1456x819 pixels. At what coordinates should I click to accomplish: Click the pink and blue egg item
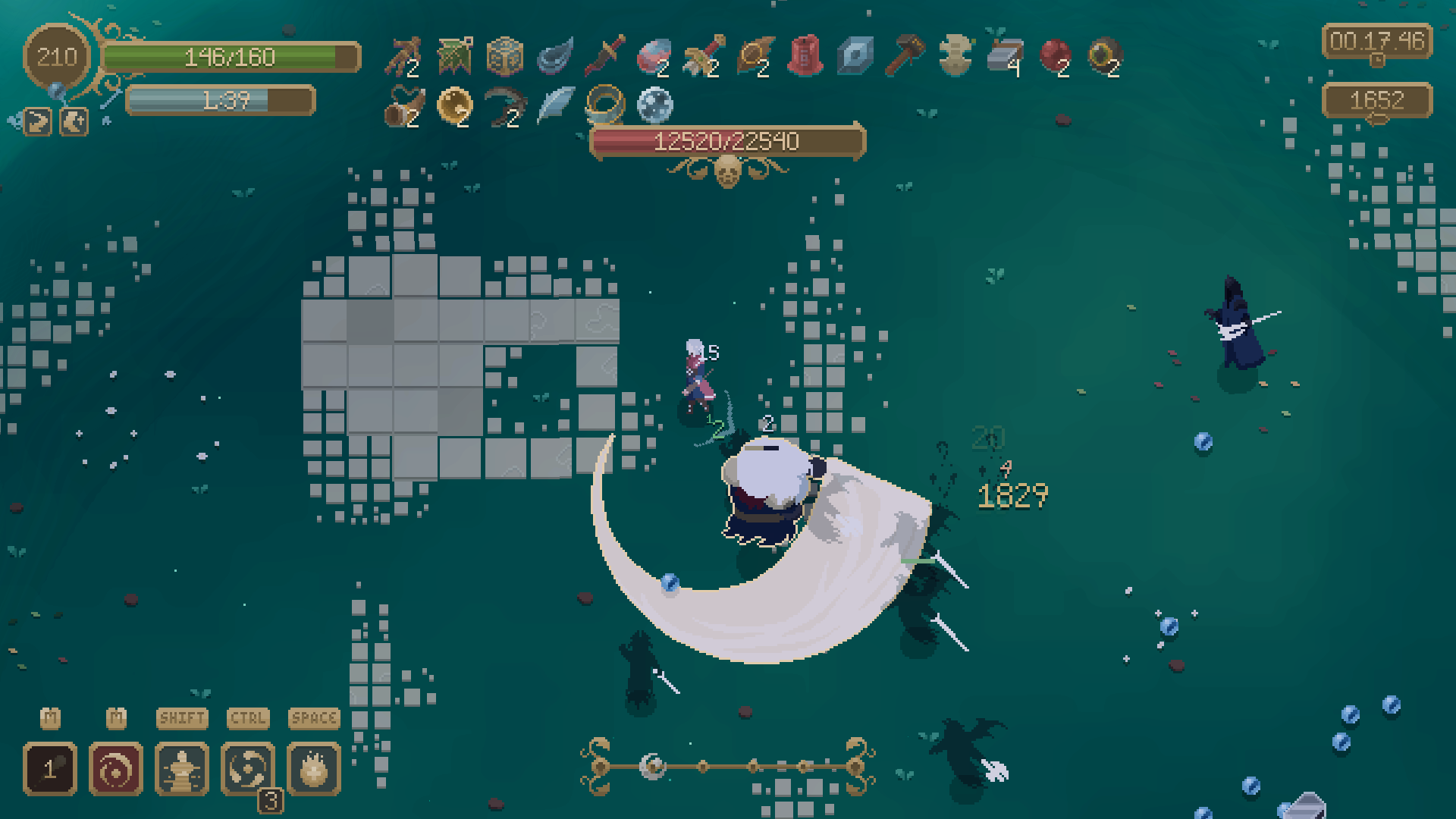(653, 56)
